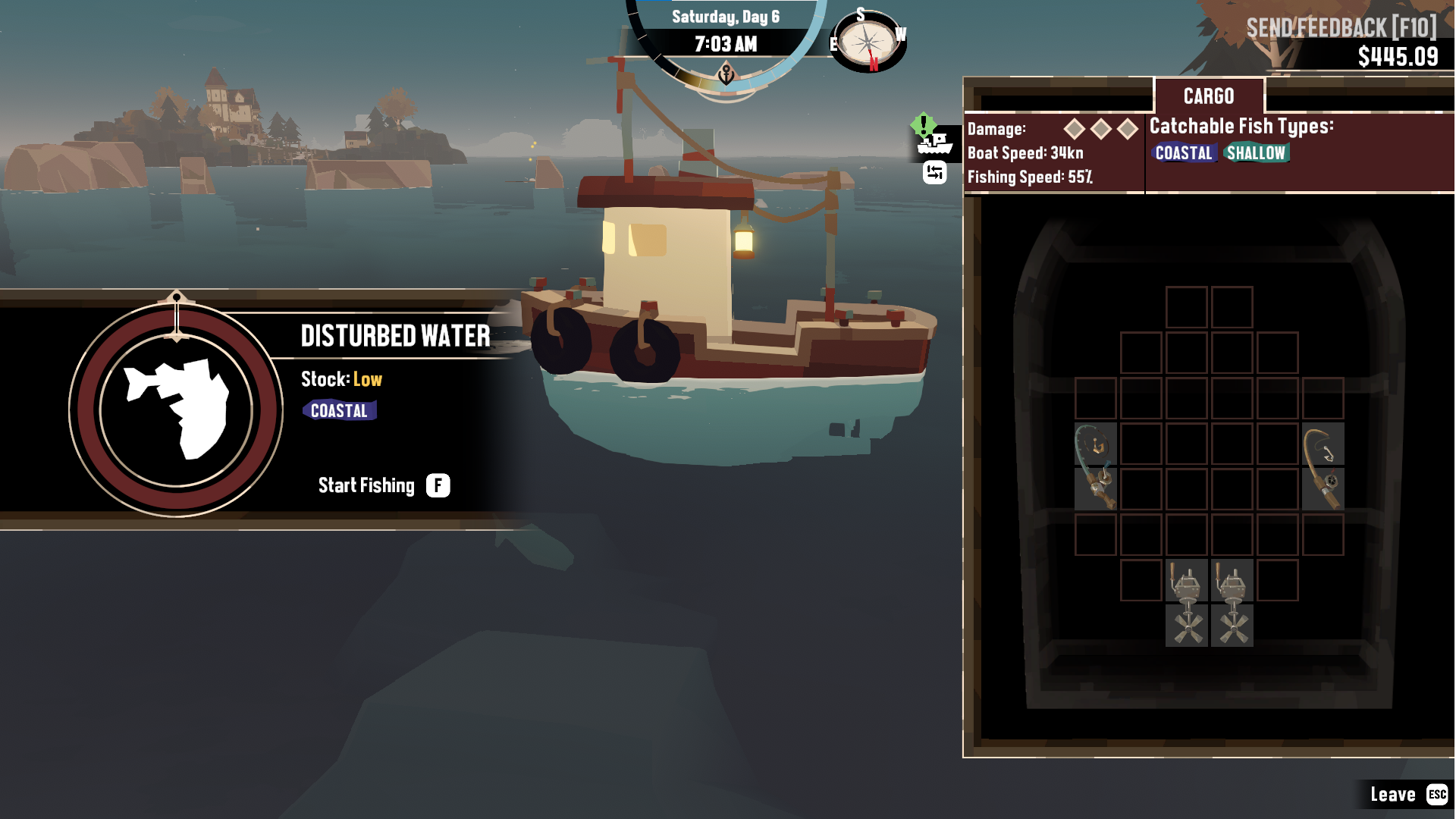1456x819 pixels.
Task: Switch to the CARGO tab
Action: (1209, 96)
